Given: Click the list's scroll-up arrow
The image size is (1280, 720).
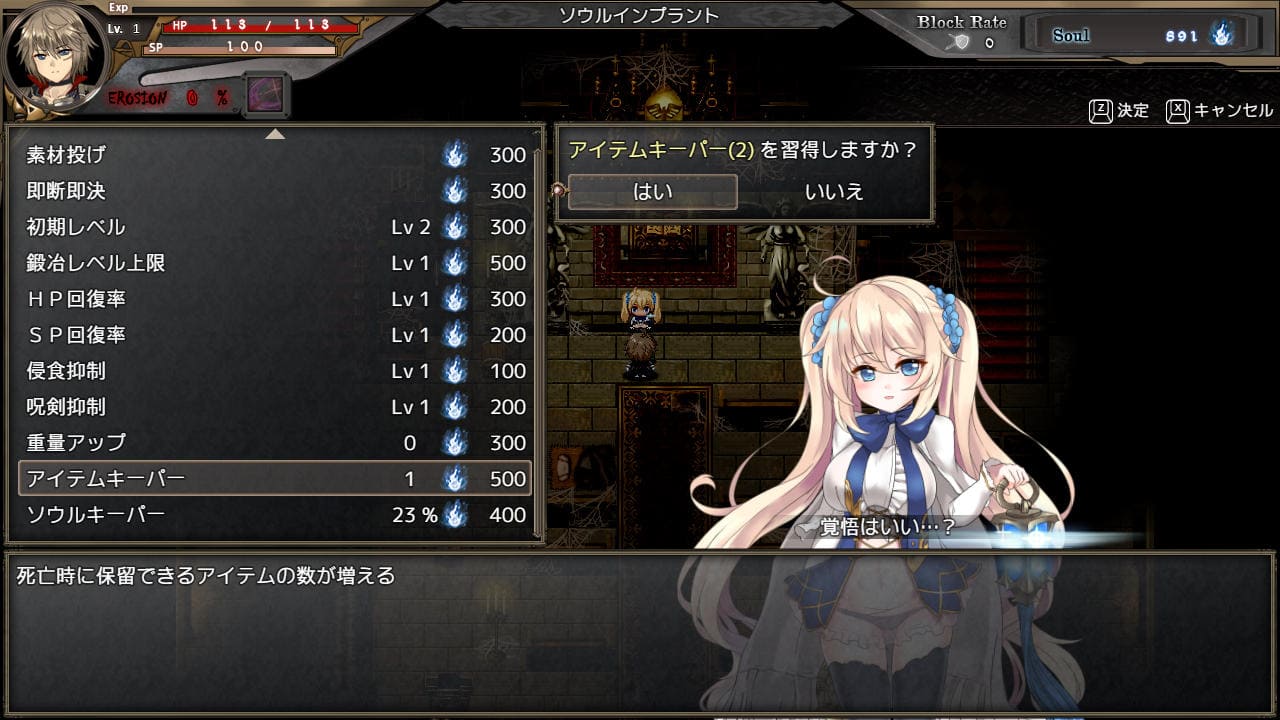Looking at the screenshot, I should coord(275,134).
